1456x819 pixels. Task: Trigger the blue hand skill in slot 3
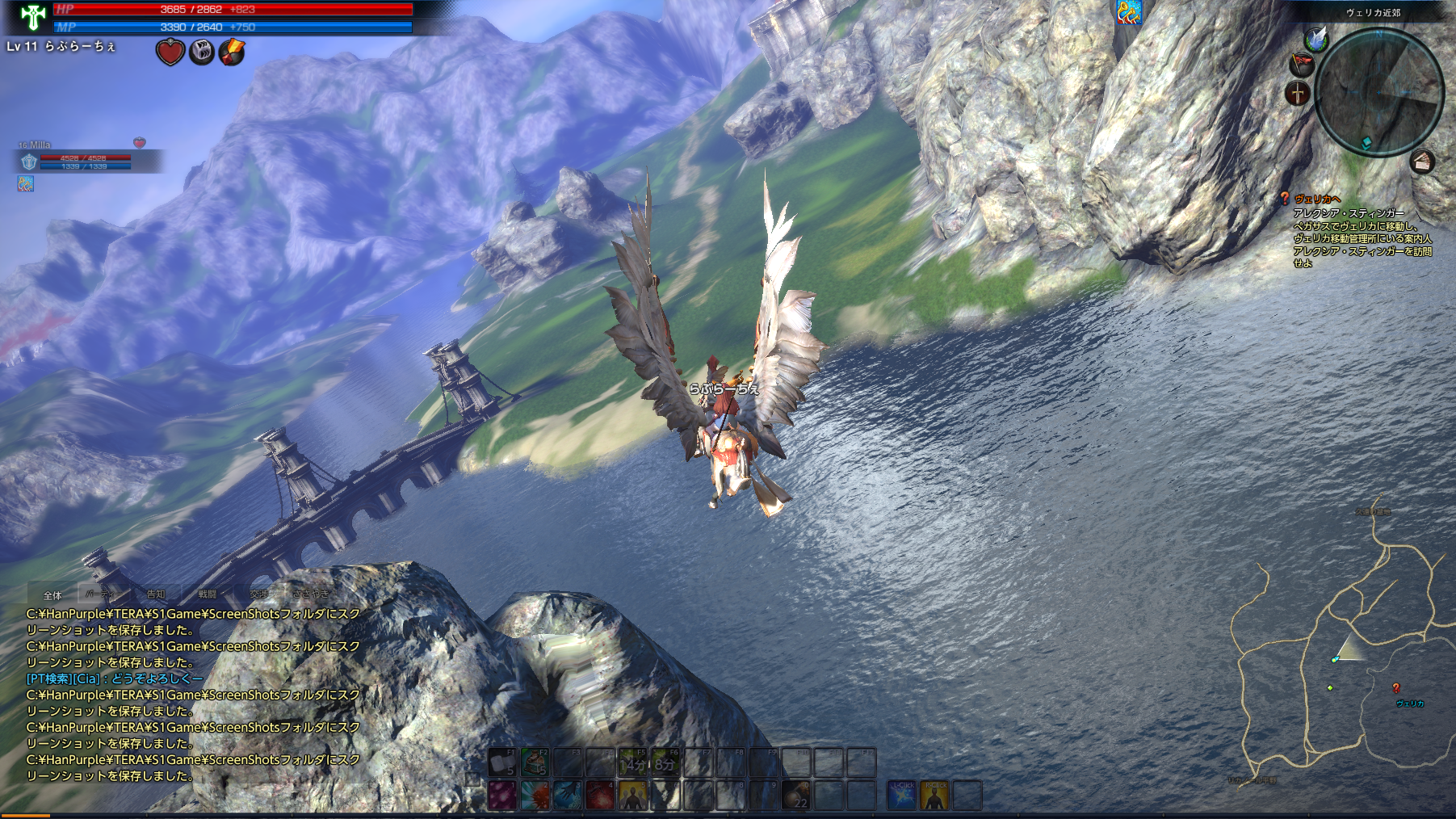point(567,795)
